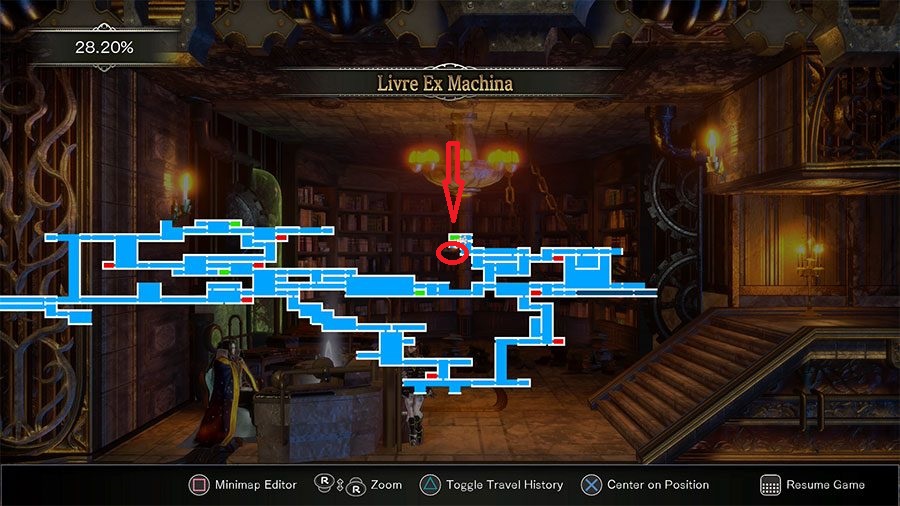This screenshot has width=900, height=506.
Task: Select the map room circled in red
Action: pyautogui.click(x=452, y=251)
